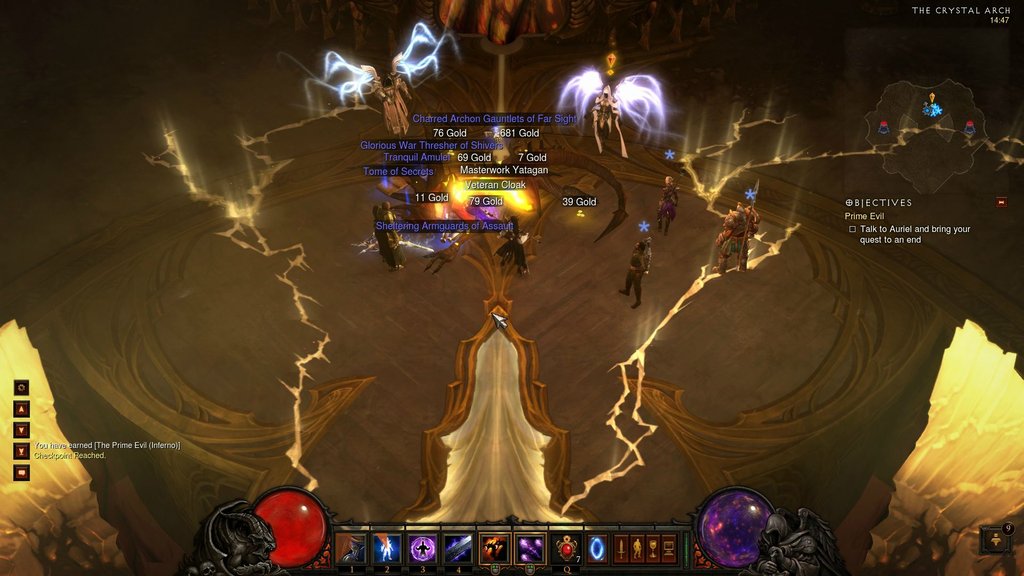Select the fiery figure primary mouse skill

pos(495,549)
